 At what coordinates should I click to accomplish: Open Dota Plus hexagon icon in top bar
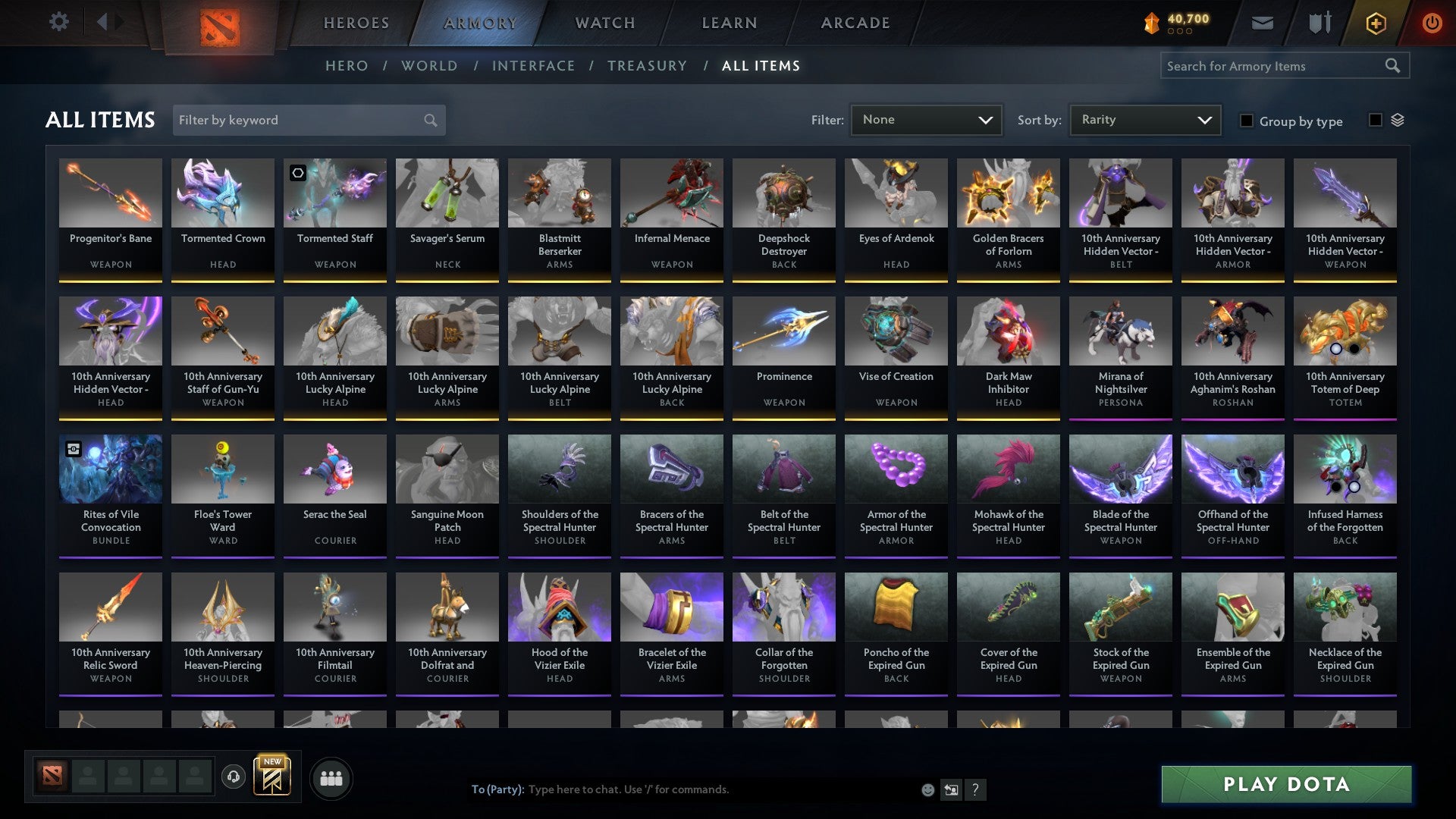click(x=1375, y=22)
